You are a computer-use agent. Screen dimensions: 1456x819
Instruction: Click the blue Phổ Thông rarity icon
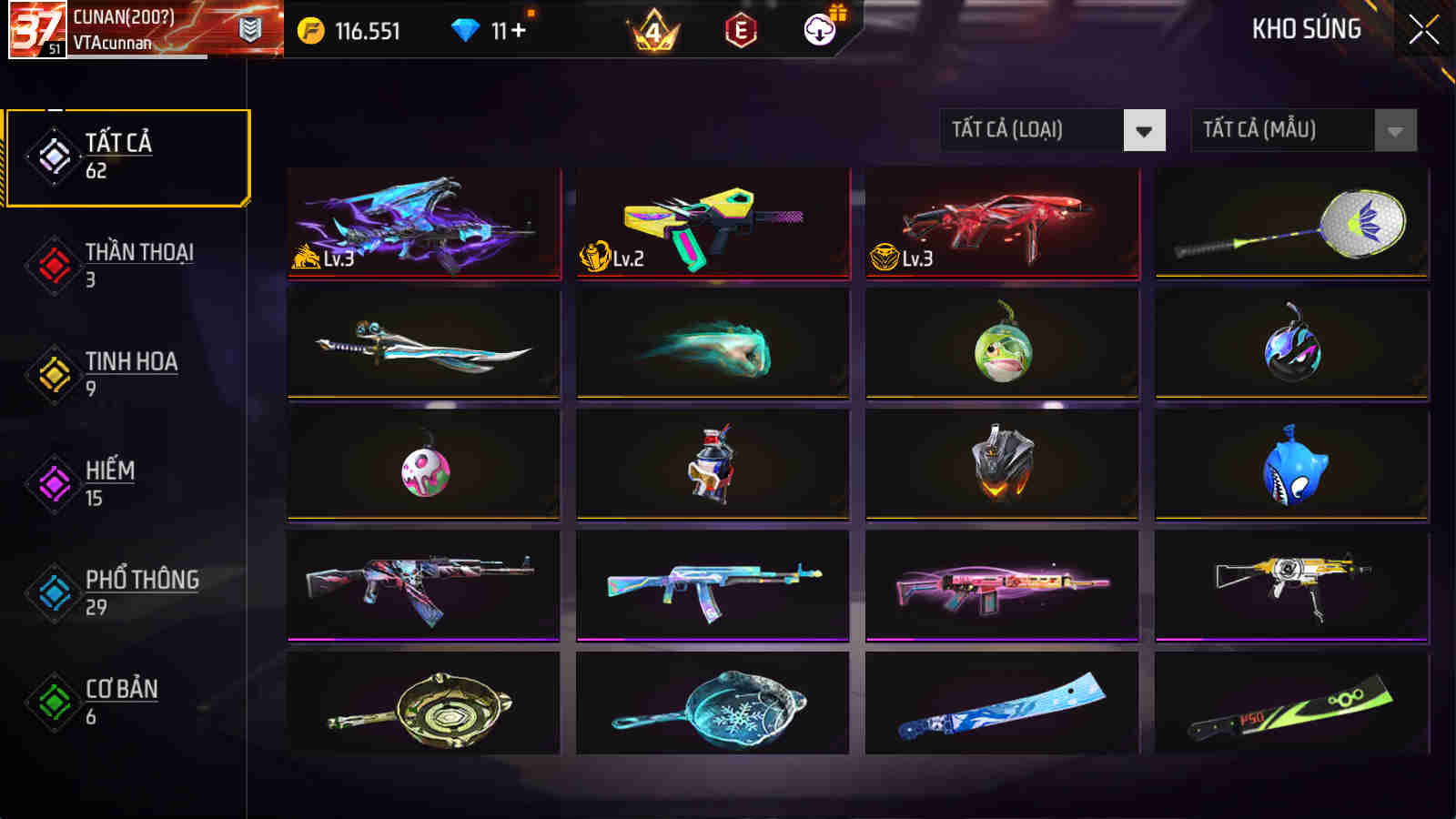pos(52,591)
